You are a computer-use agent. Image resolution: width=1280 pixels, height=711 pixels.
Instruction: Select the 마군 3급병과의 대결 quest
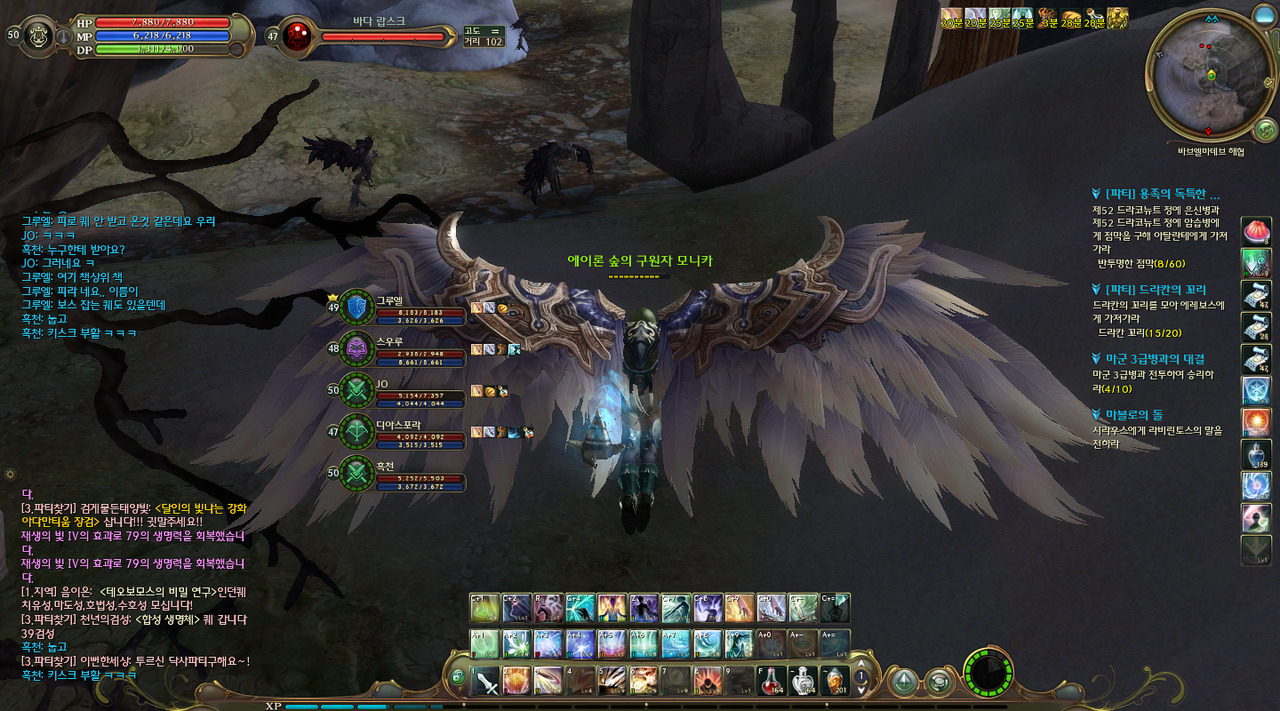point(1154,359)
